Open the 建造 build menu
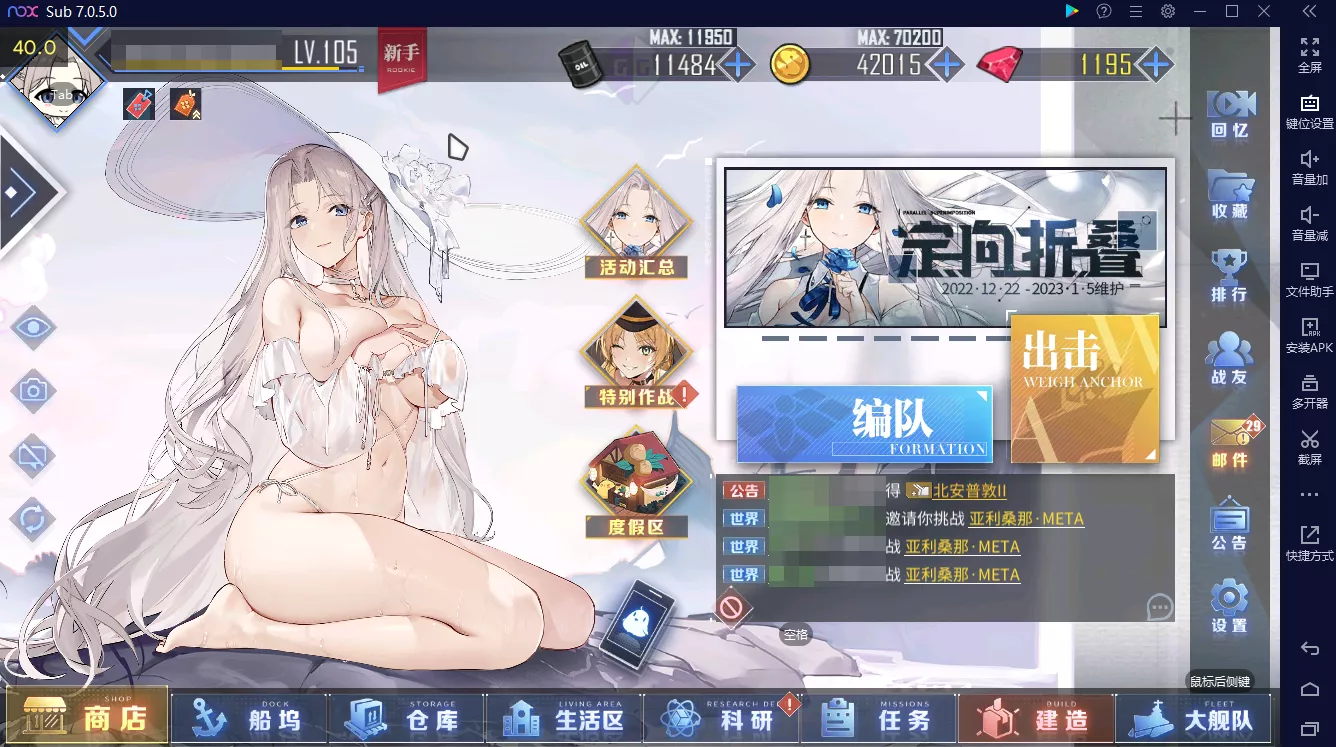1336x747 pixels. tap(1036, 717)
